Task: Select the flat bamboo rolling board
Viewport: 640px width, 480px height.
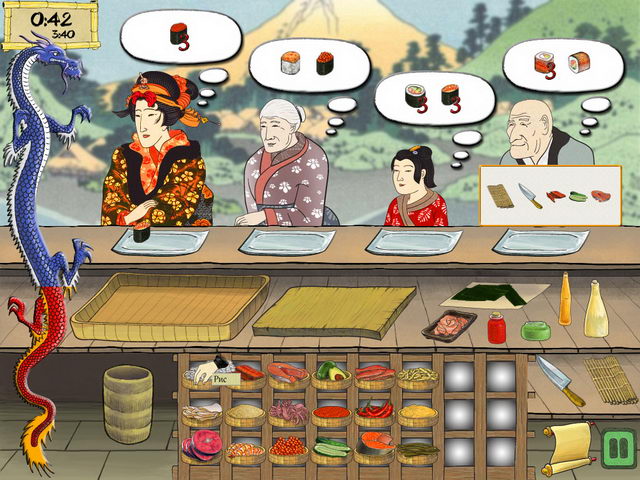Action: pyautogui.click(x=335, y=311)
